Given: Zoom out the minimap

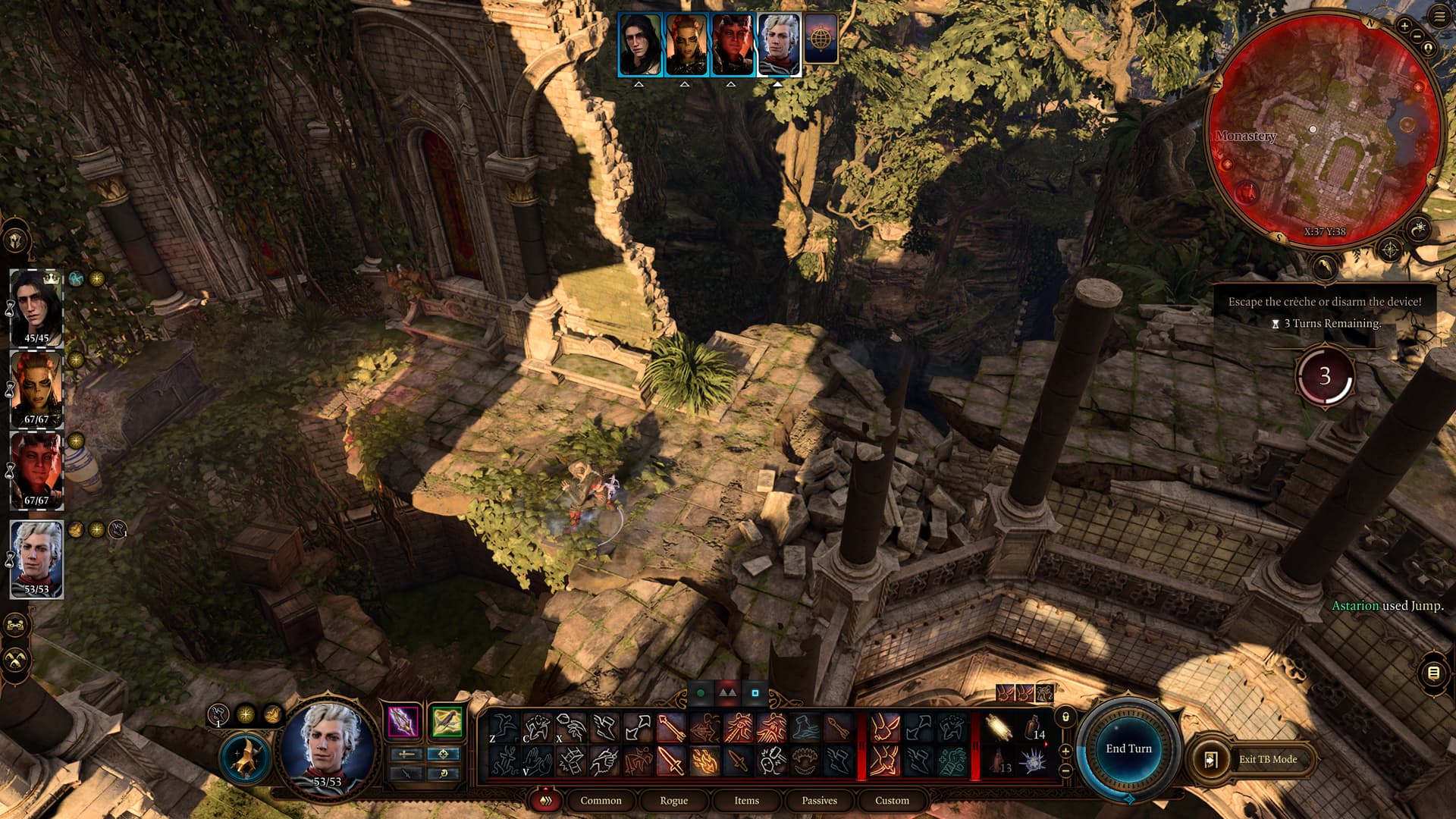Looking at the screenshot, I should pos(1416,37).
